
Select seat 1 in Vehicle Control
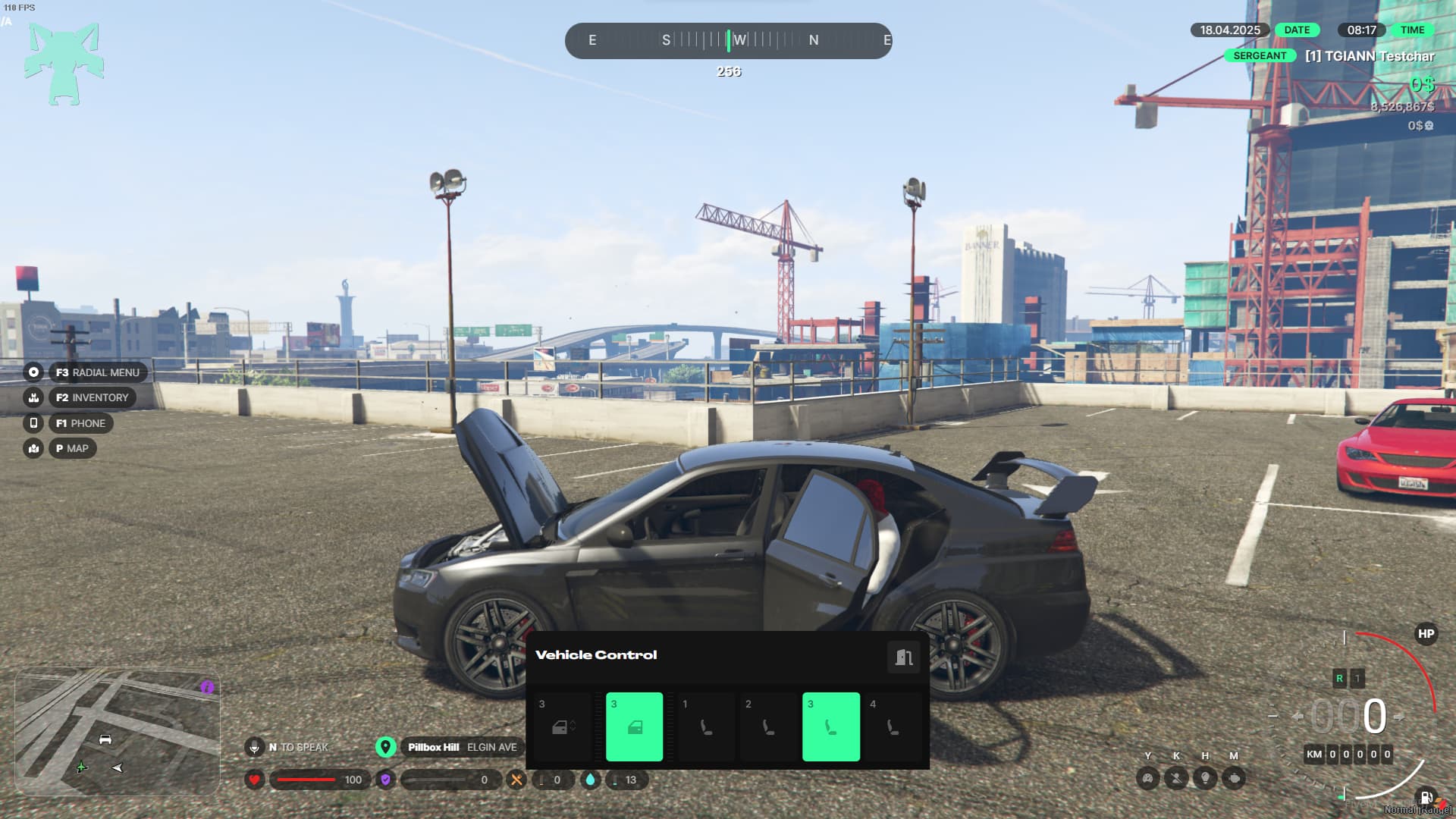705,726
